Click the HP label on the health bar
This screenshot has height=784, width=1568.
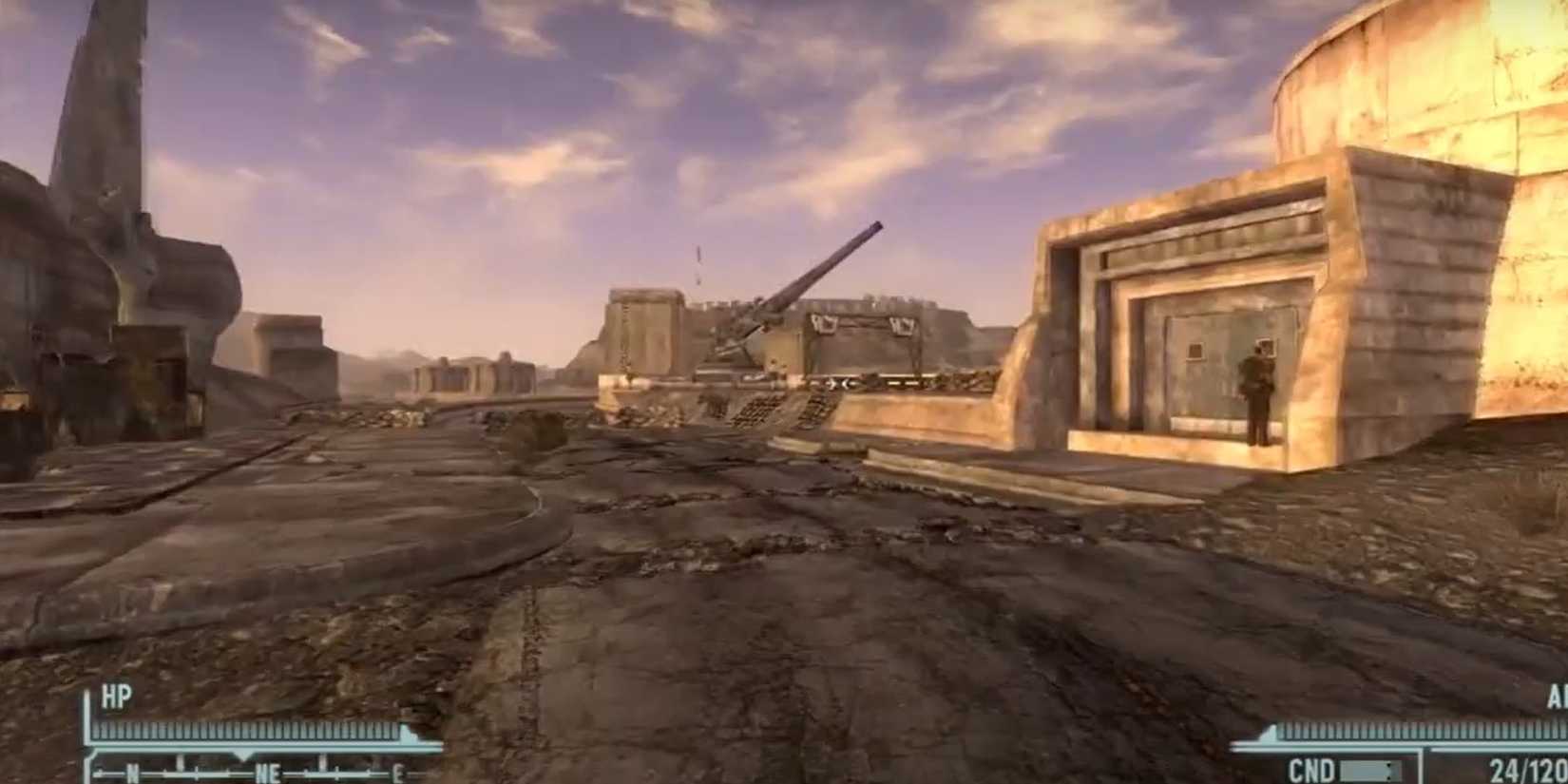(x=116, y=695)
